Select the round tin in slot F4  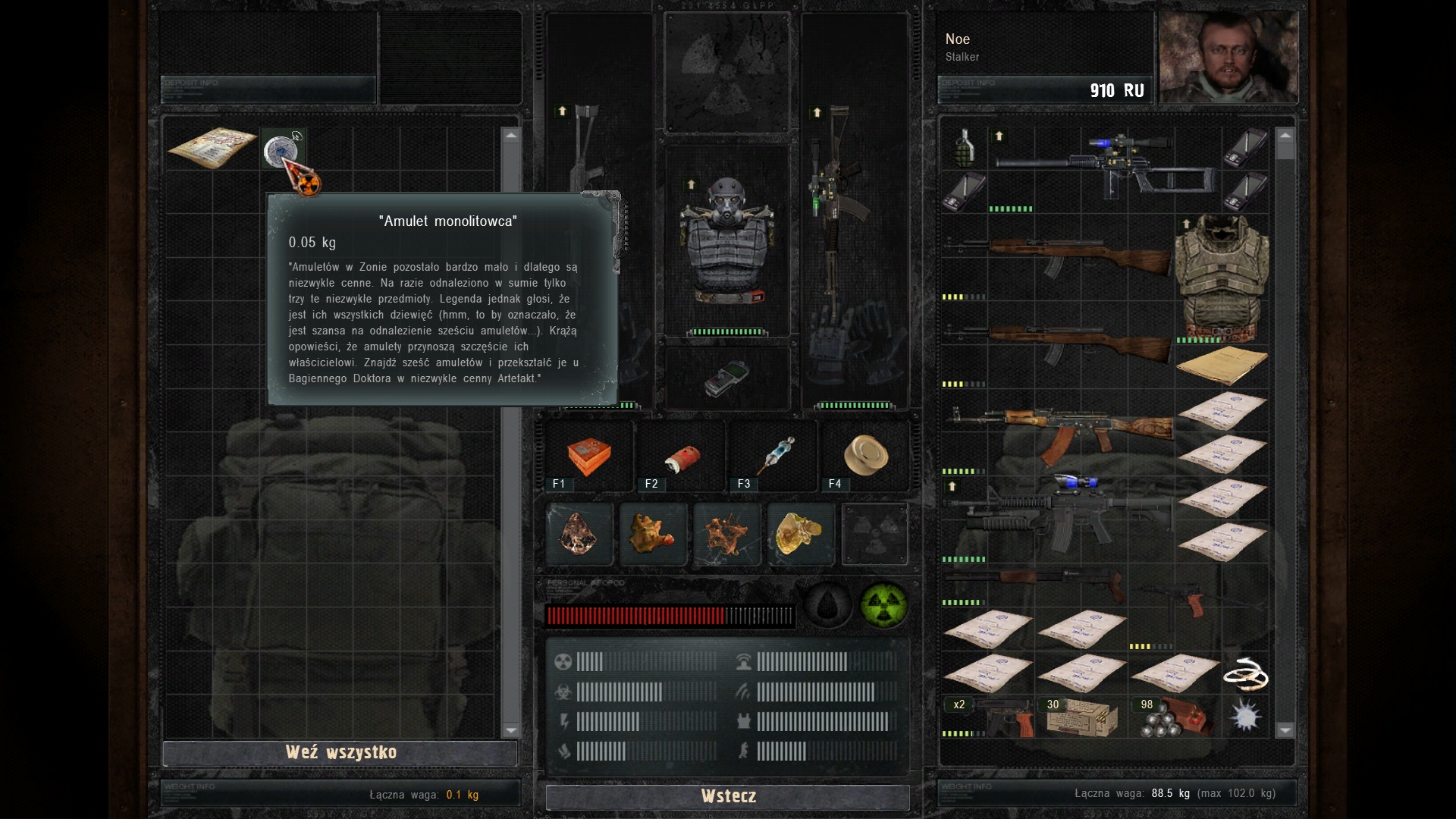(x=865, y=455)
